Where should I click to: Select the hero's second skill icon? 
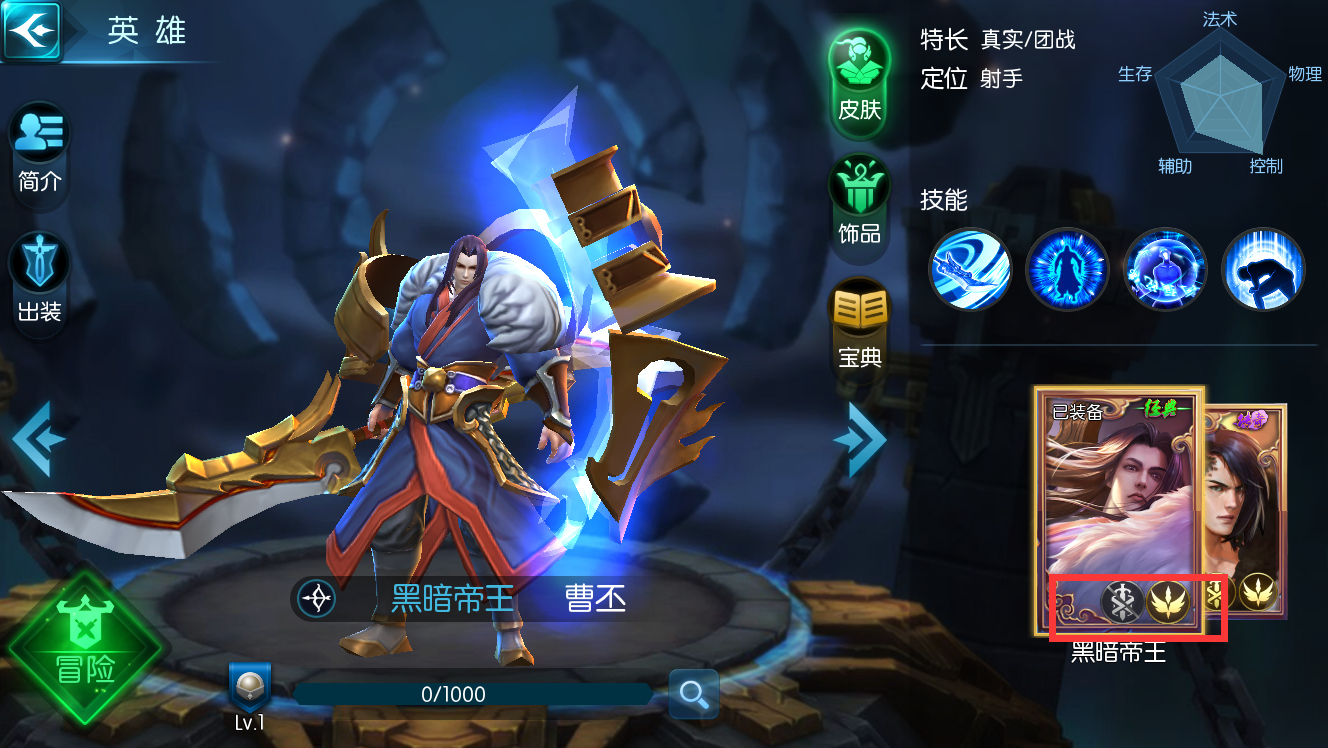(1067, 270)
